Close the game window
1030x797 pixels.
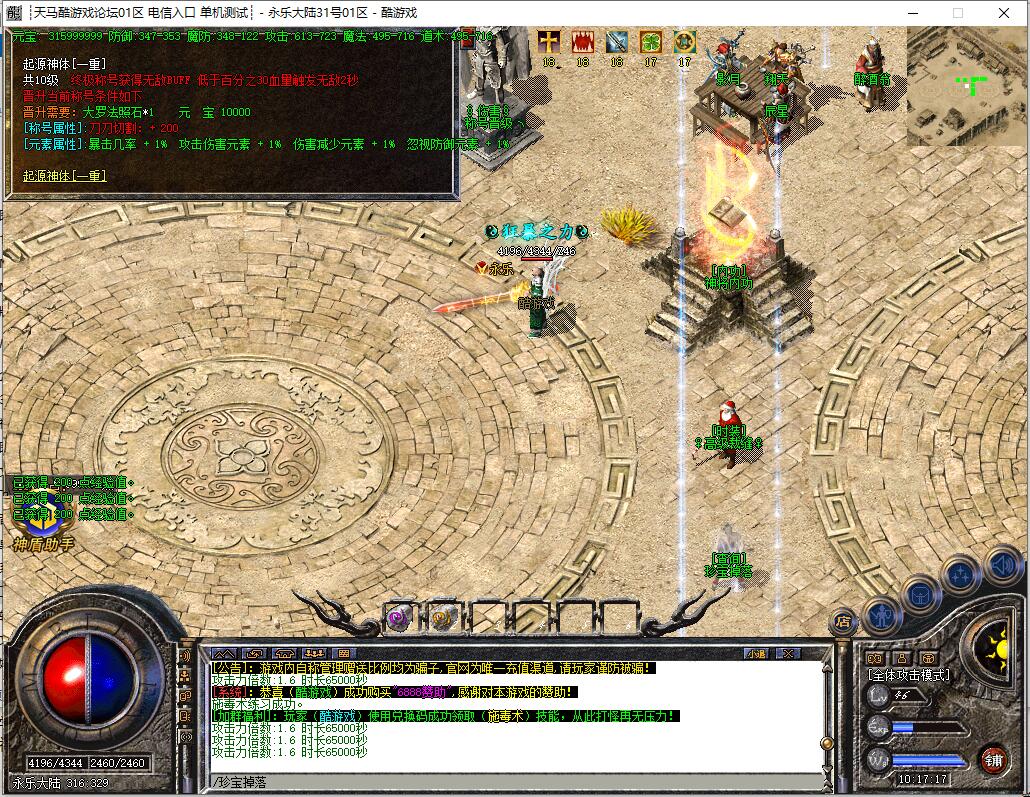[x=1003, y=13]
